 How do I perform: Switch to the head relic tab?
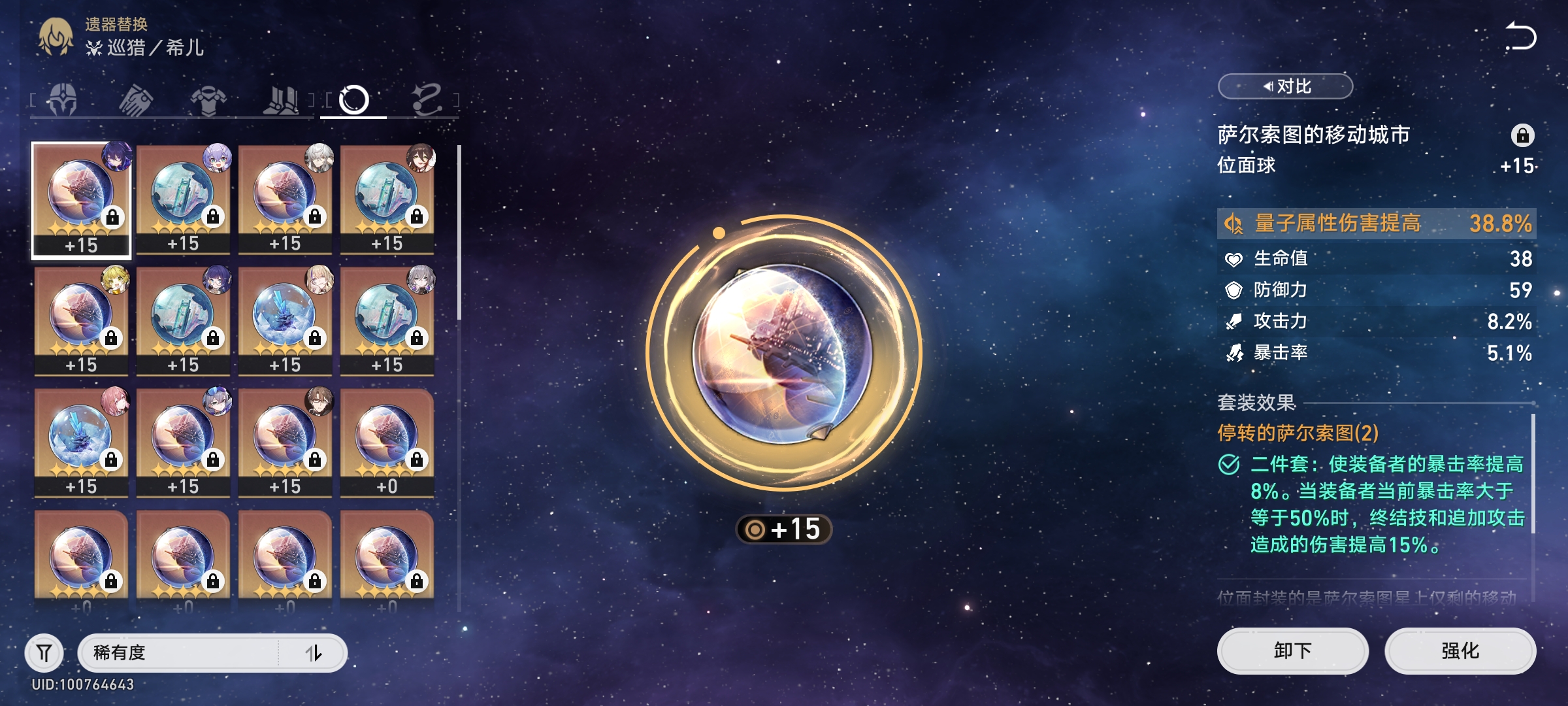63,100
